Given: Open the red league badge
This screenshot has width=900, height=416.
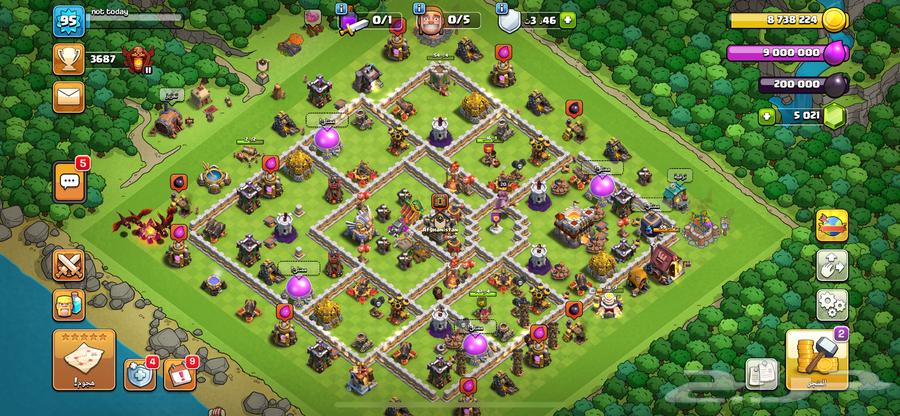Looking at the screenshot, I should (136, 59).
